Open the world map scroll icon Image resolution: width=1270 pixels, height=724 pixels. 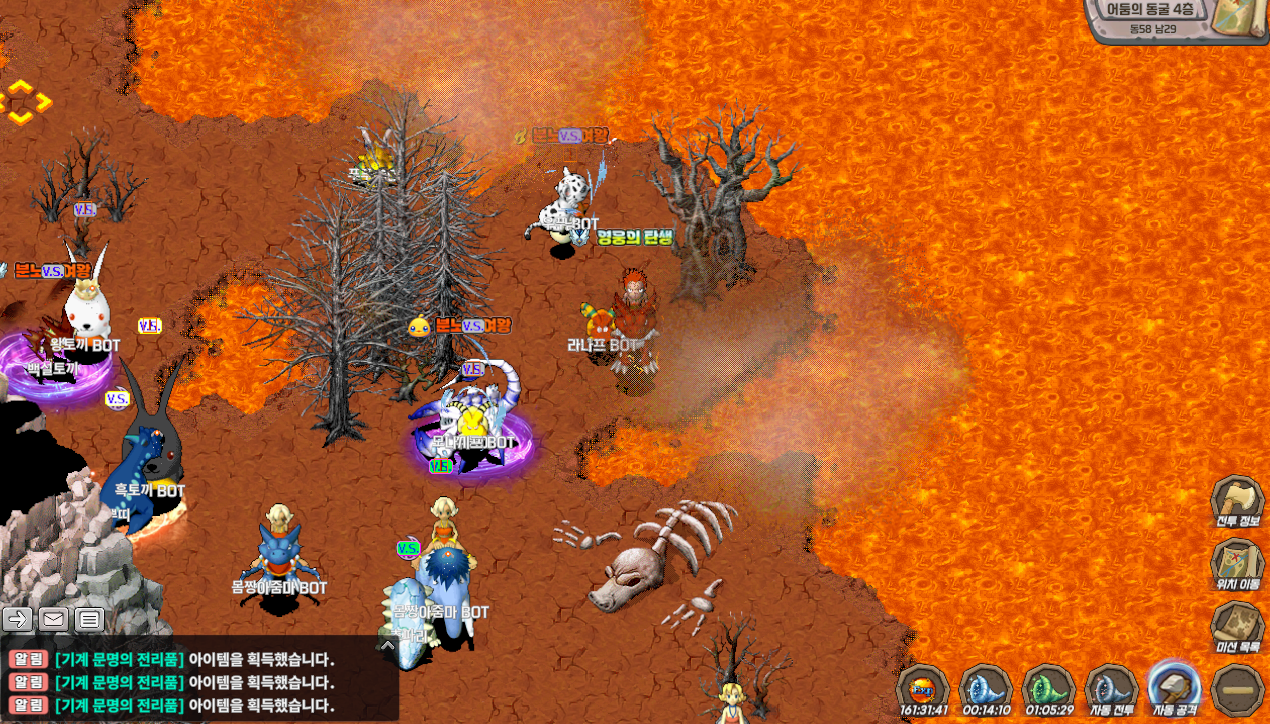tap(1238, 18)
